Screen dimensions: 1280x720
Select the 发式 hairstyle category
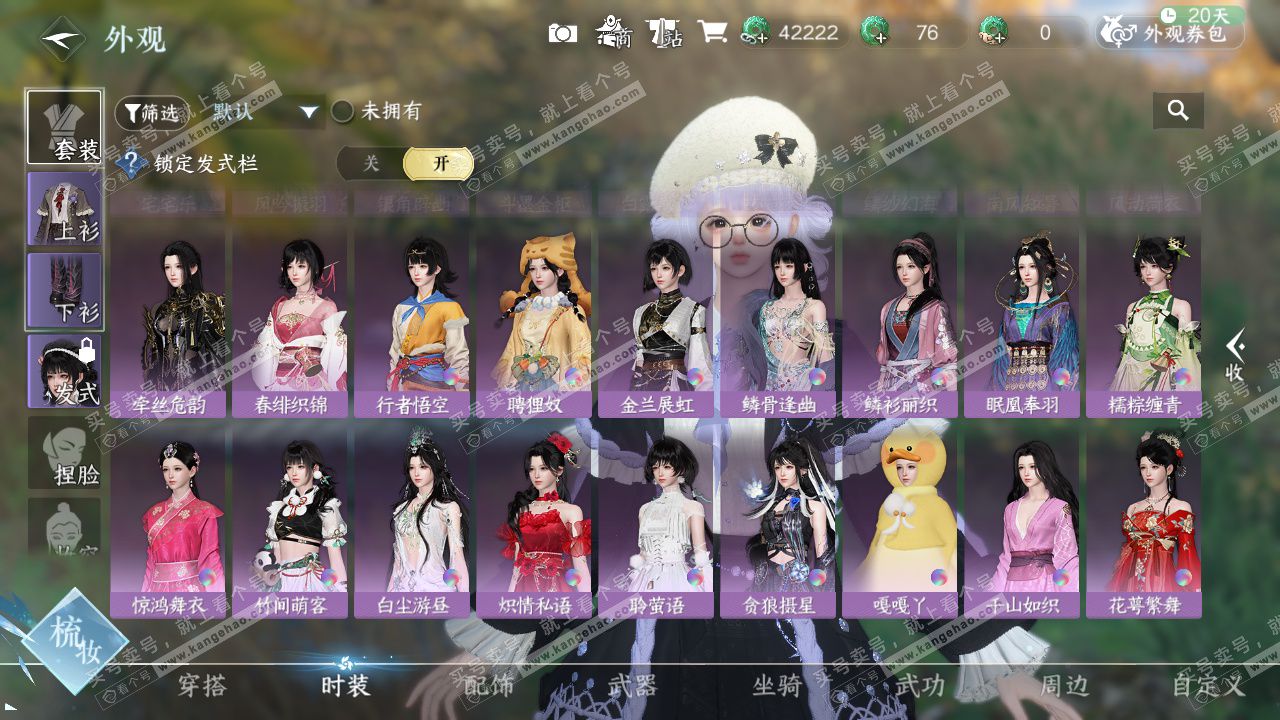(64, 371)
